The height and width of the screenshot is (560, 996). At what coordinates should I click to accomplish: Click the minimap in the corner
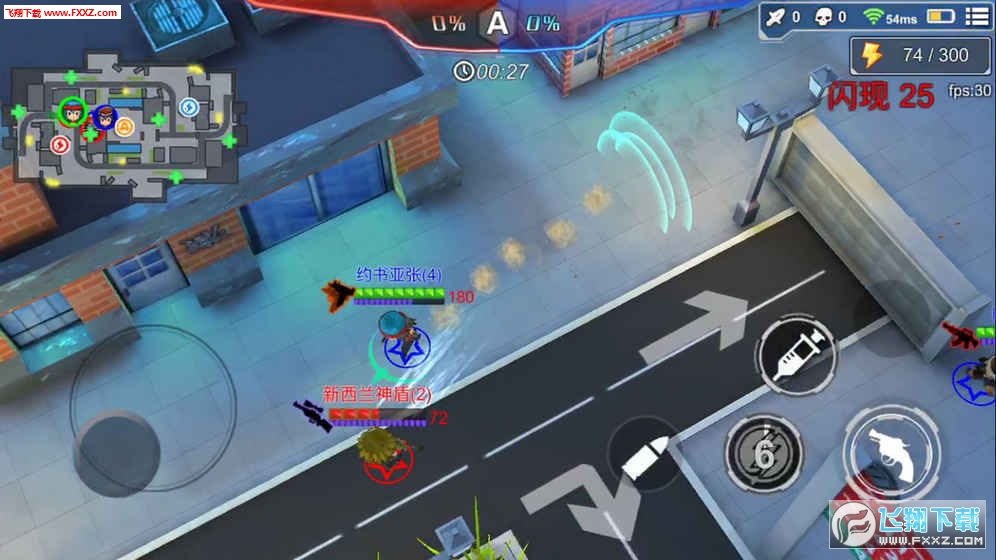pos(123,126)
